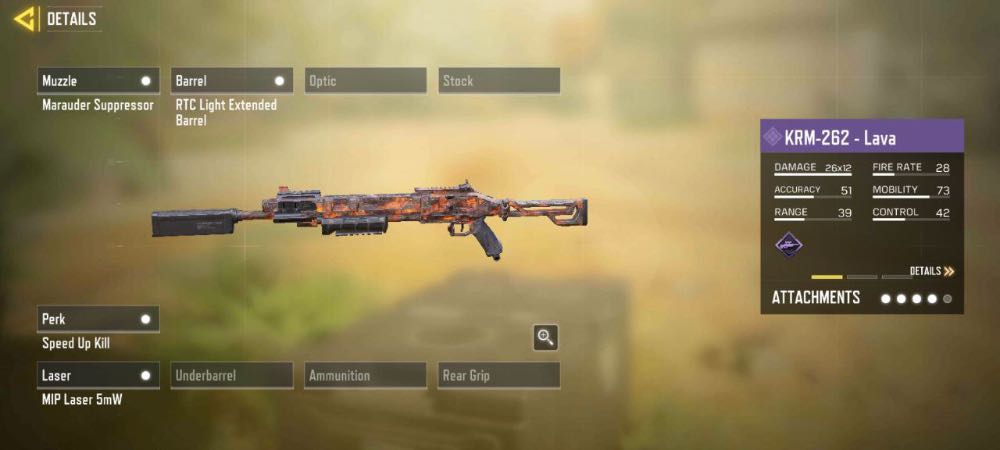Select the KRM-262 - Lava title bar
1000x450 pixels.
(x=862, y=136)
